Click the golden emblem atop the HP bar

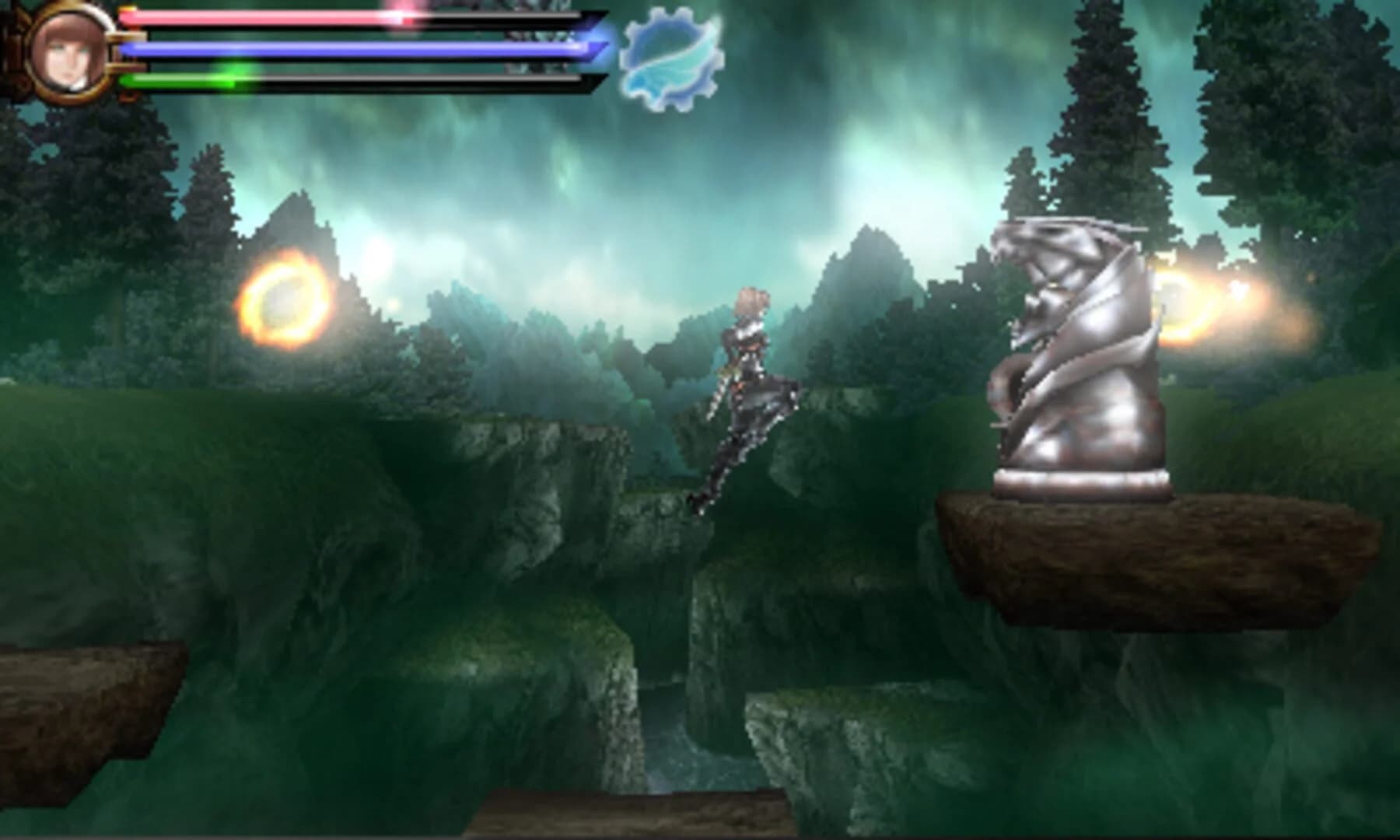click(128, 8)
